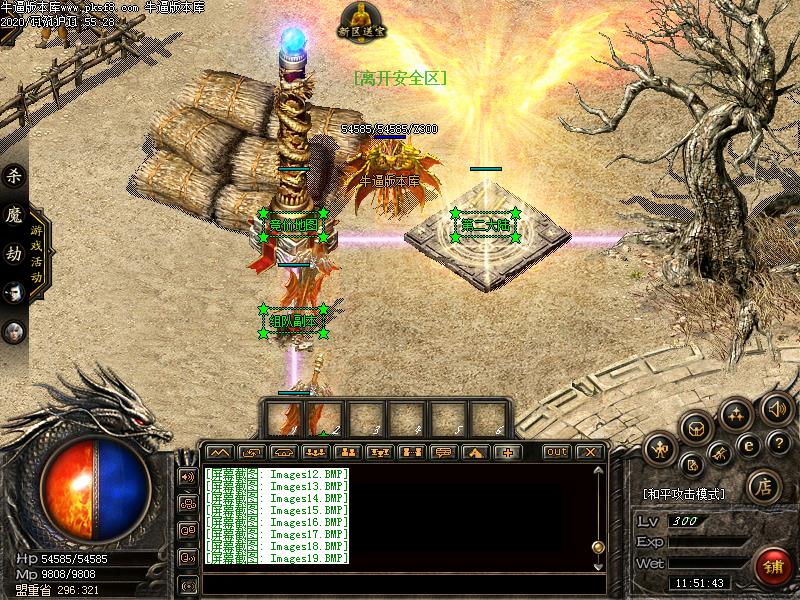The width and height of the screenshot is (800, 600).
Task: Close the chat panel with X
Action: pos(589,452)
